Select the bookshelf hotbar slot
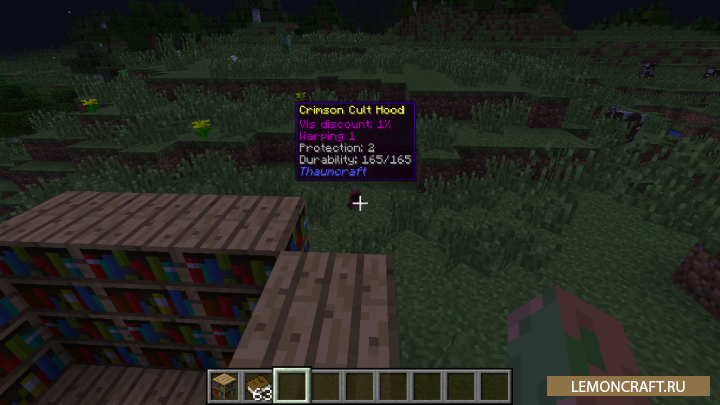 (x=223, y=384)
